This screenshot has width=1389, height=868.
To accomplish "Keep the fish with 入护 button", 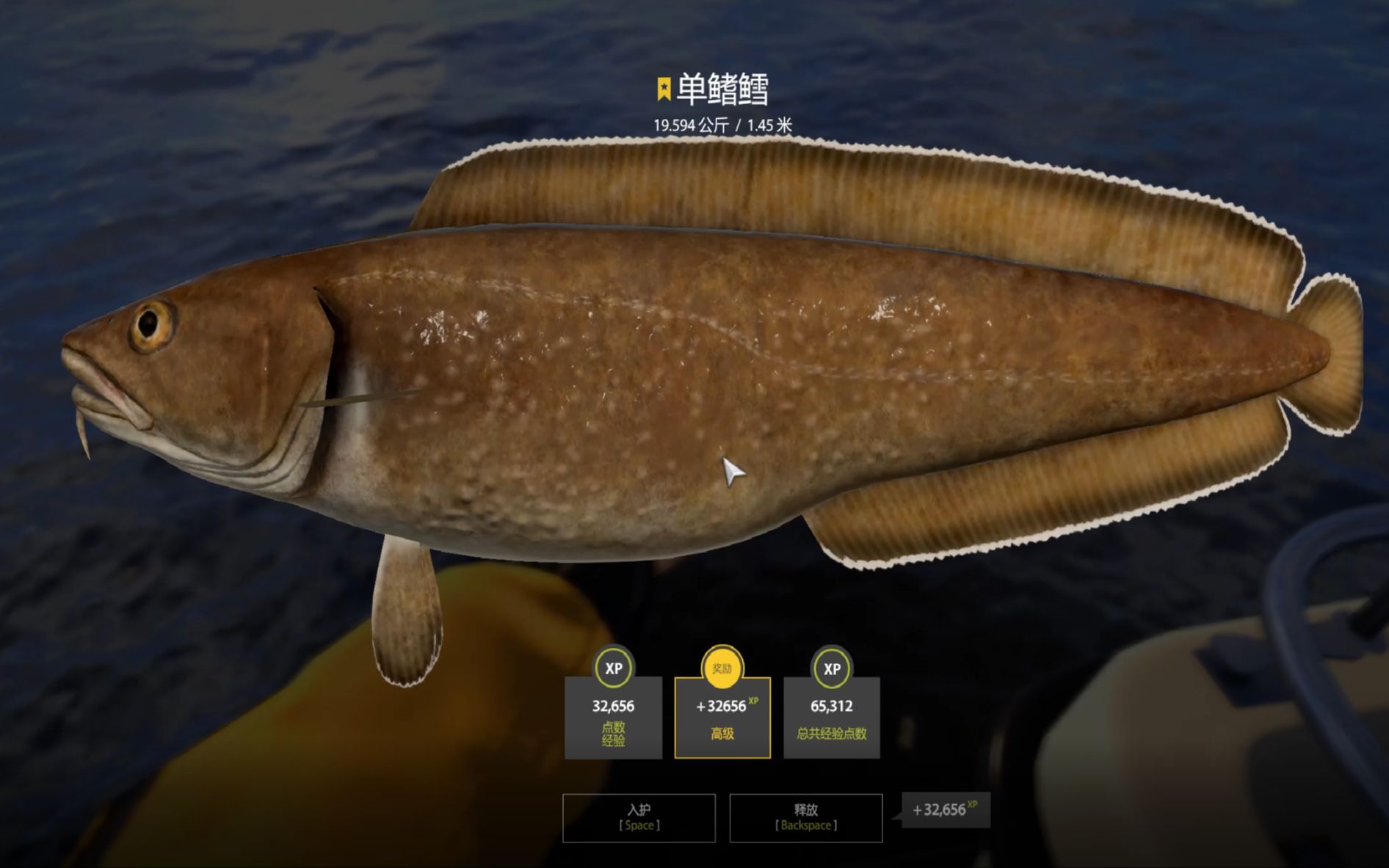I will point(639,817).
